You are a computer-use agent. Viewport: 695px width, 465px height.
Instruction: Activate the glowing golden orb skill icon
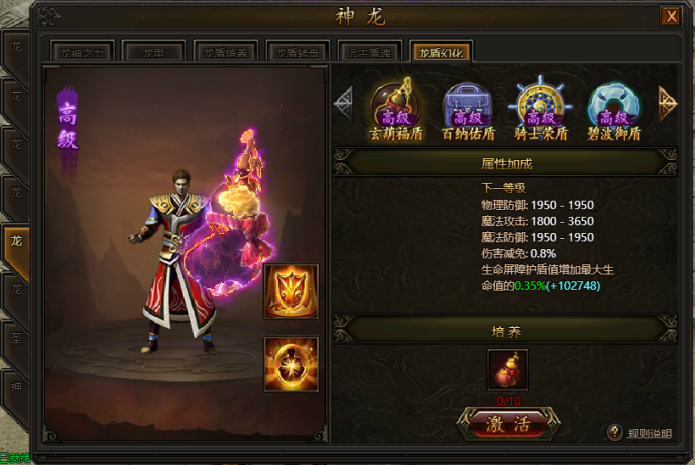(291, 363)
